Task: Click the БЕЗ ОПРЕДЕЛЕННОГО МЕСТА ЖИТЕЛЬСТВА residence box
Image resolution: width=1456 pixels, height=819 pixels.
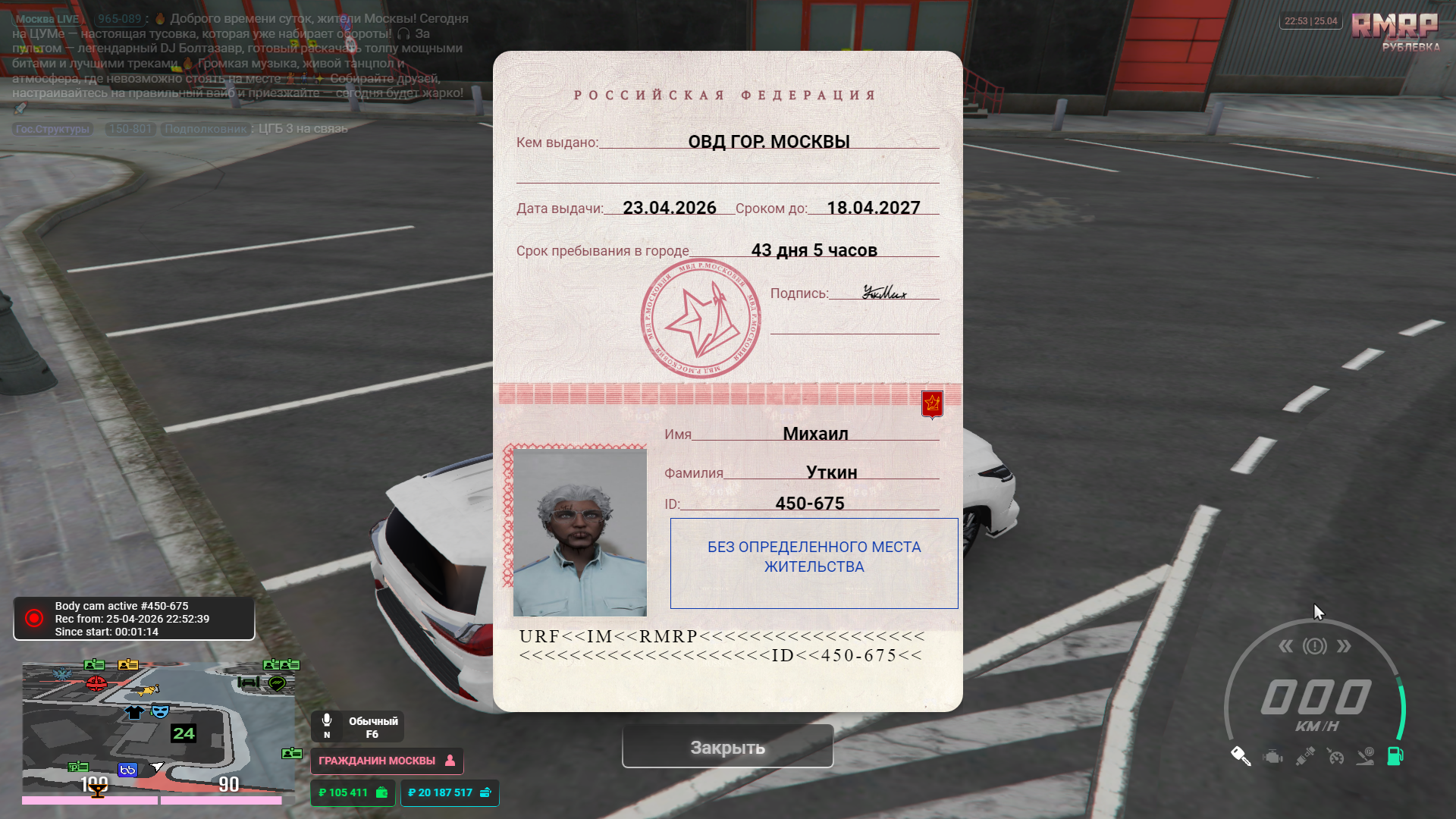Action: tap(814, 563)
